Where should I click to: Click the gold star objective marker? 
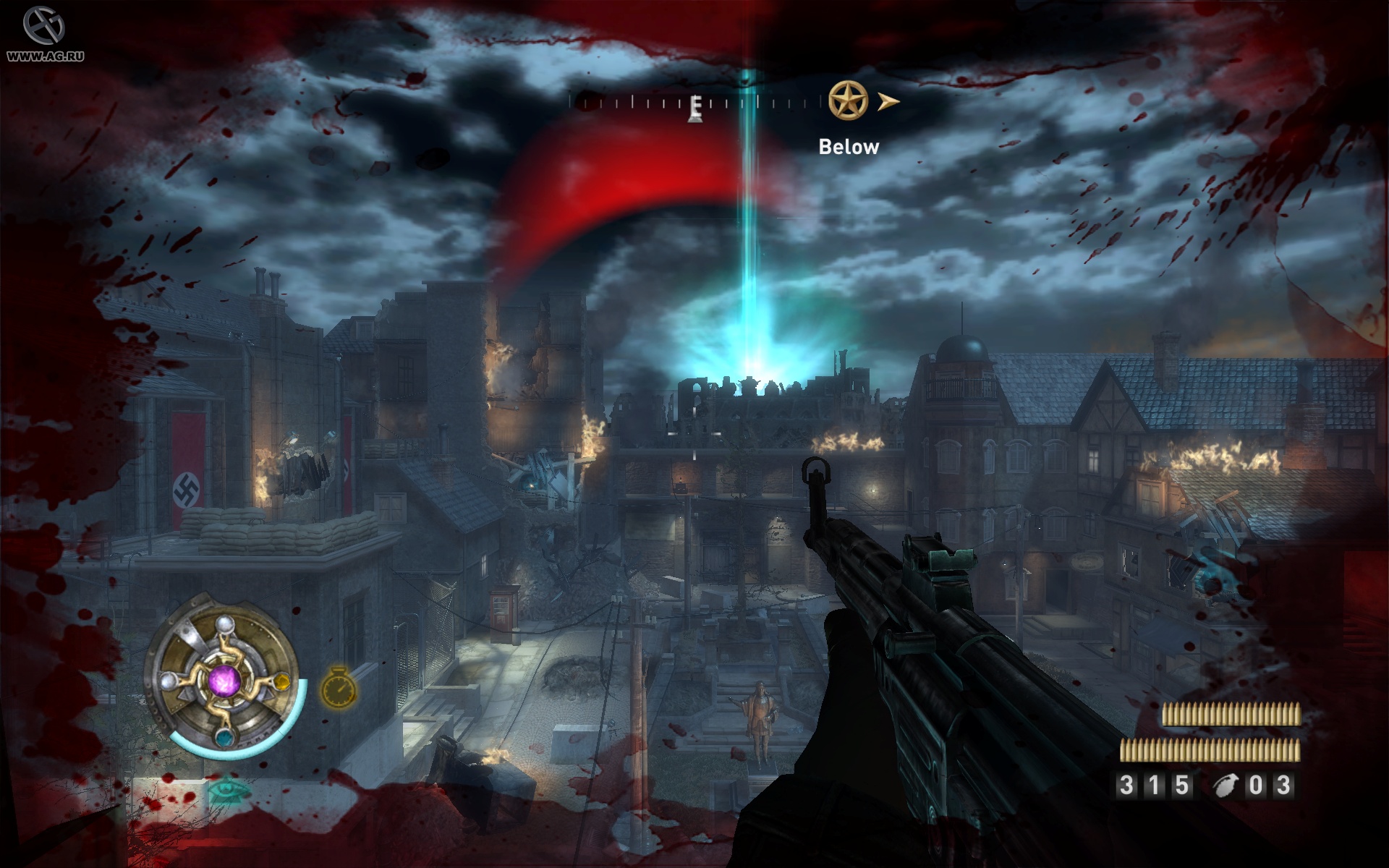pos(848,101)
